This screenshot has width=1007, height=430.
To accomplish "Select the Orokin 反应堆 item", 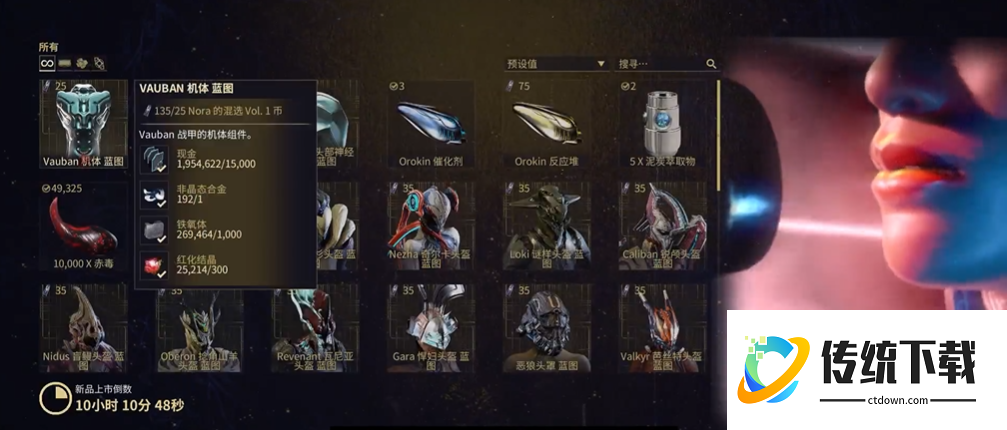I will (546, 123).
